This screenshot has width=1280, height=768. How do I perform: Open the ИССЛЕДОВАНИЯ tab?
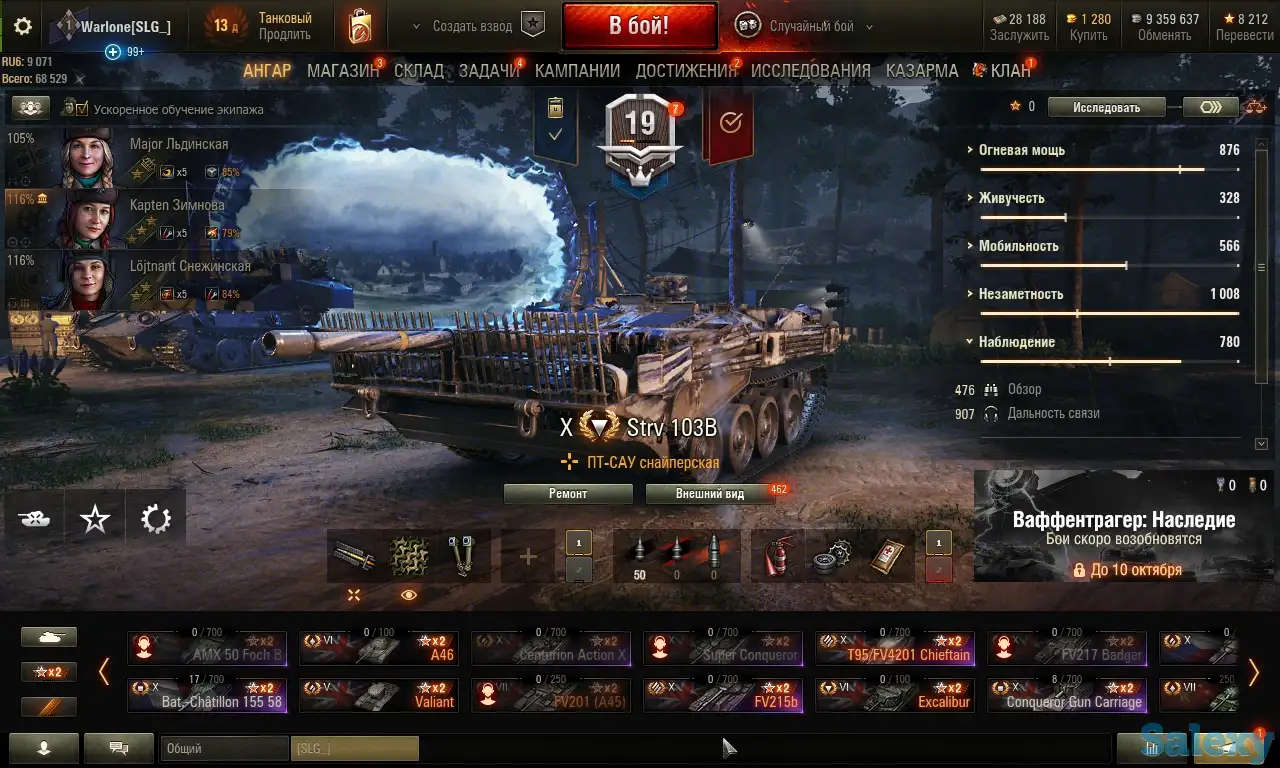811,71
